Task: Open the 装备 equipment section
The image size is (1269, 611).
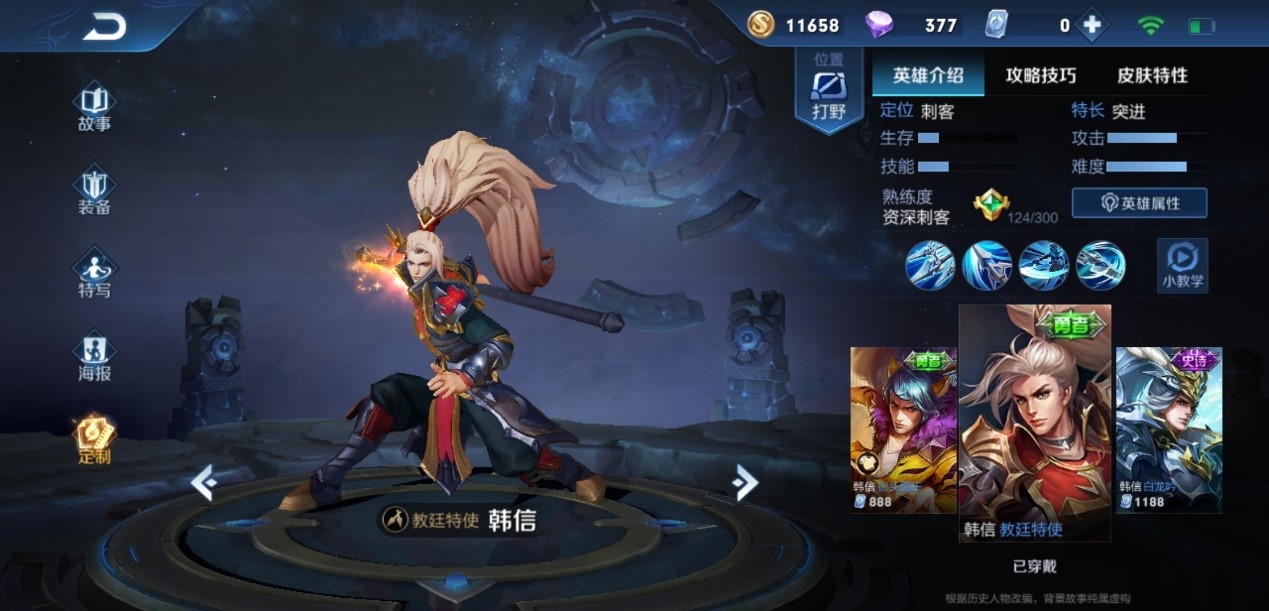Action: click(x=94, y=190)
